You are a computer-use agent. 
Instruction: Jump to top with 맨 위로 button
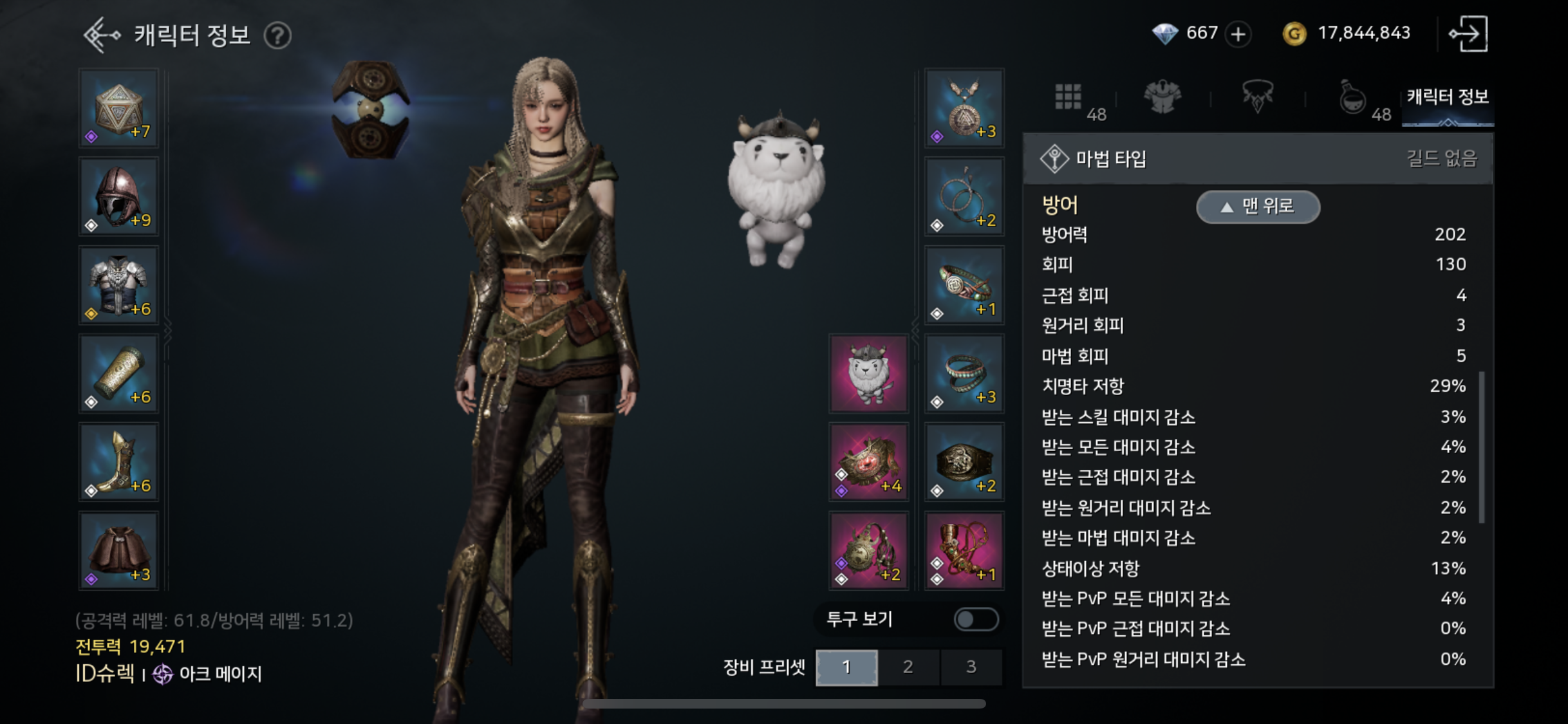[1258, 207]
